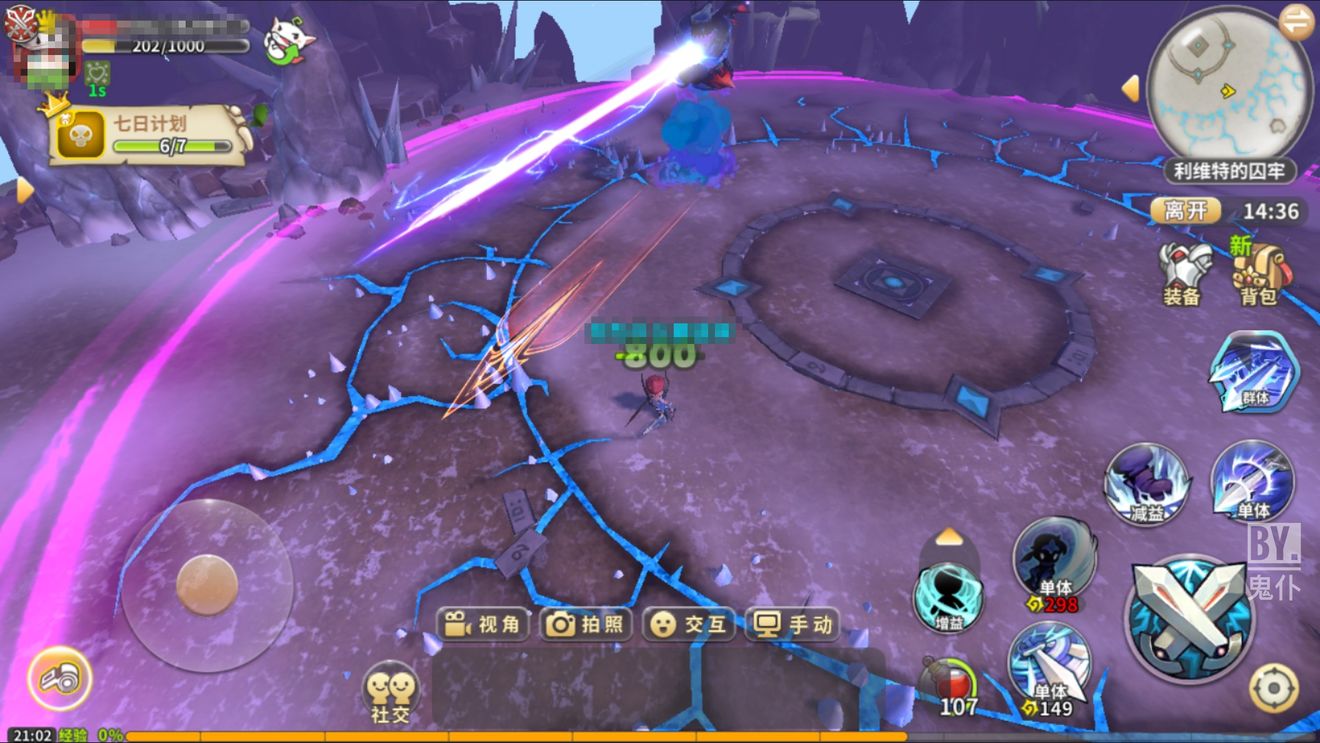Screen dimensions: 1320x743
Task: Open the 背包 backpack
Action: [1258, 272]
